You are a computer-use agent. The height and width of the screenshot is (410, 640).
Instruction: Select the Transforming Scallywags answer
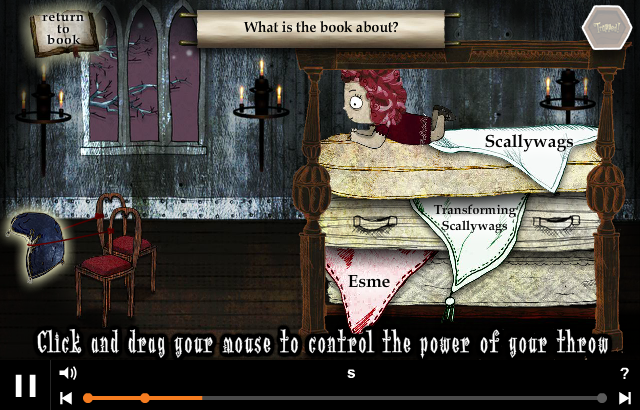473,218
